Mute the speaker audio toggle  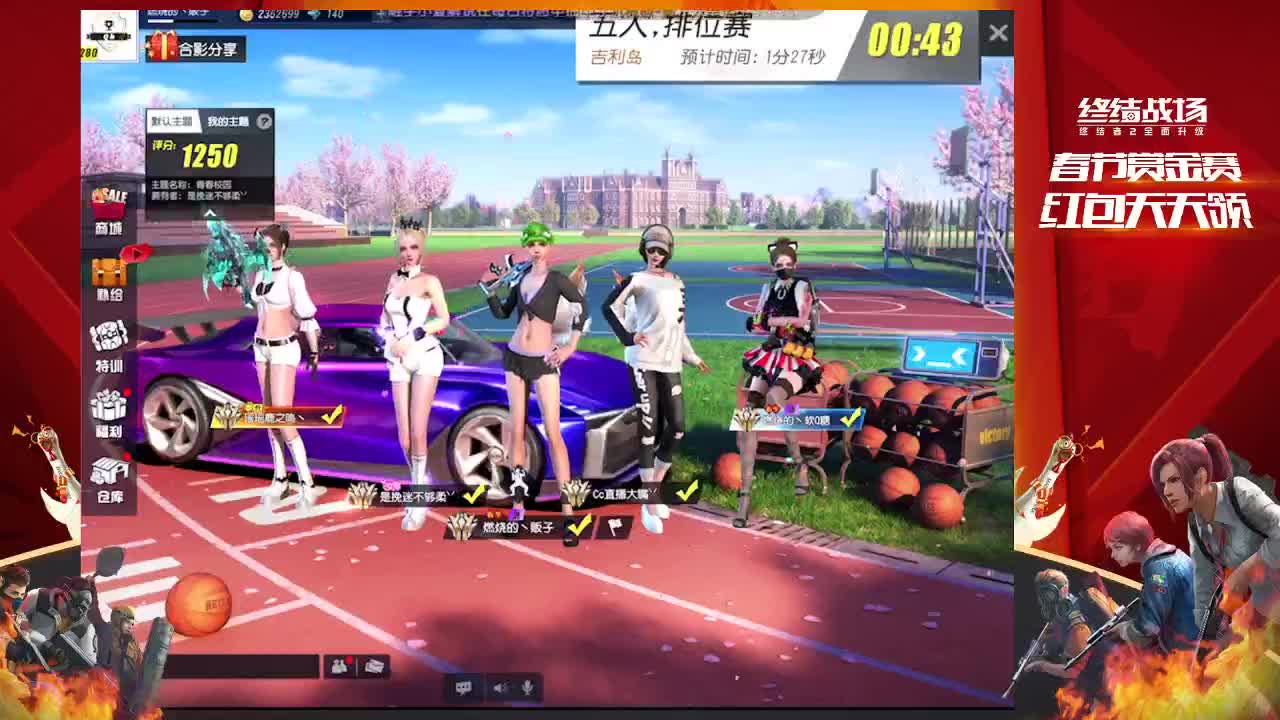point(497,686)
